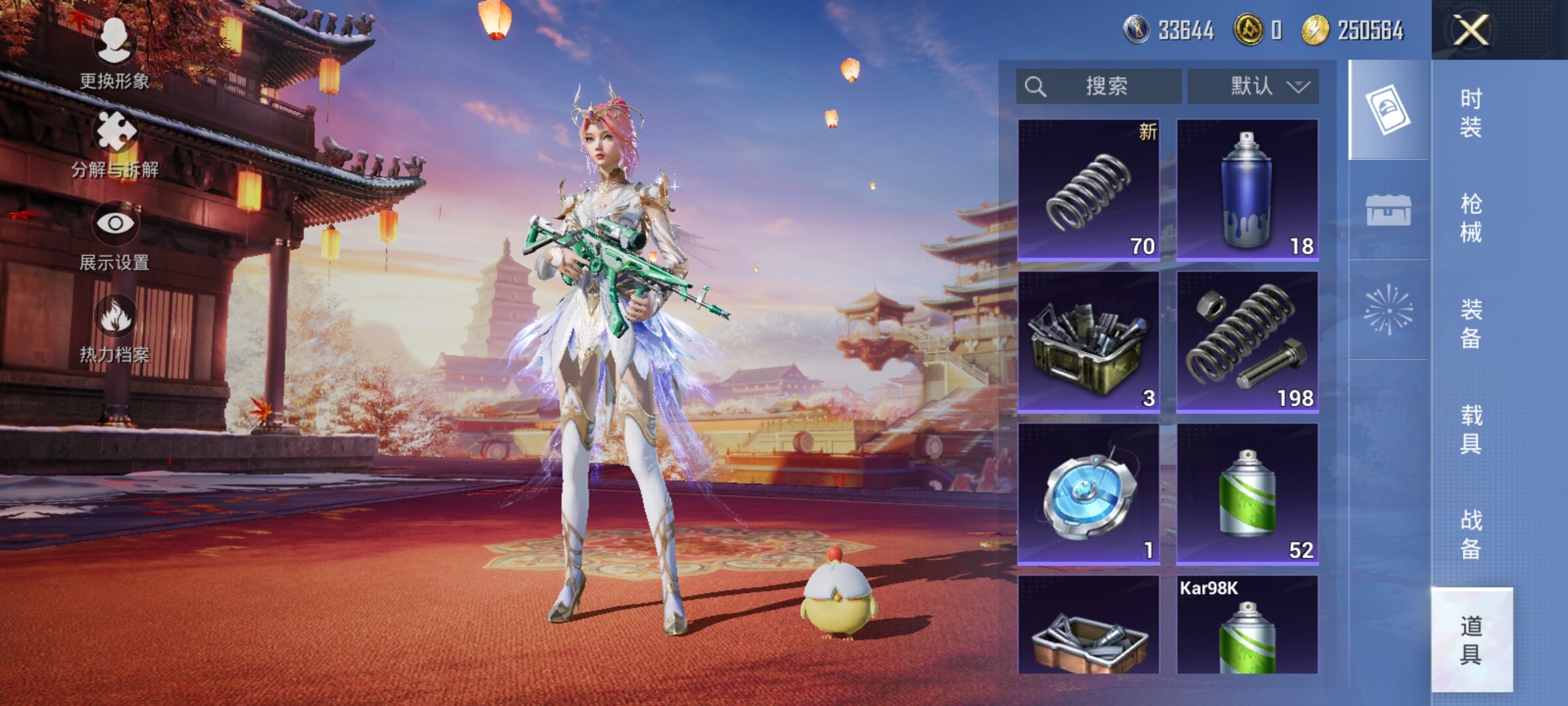Expand the 默认 sort dropdown
Image resolution: width=1568 pixels, height=706 pixels.
1253,86
